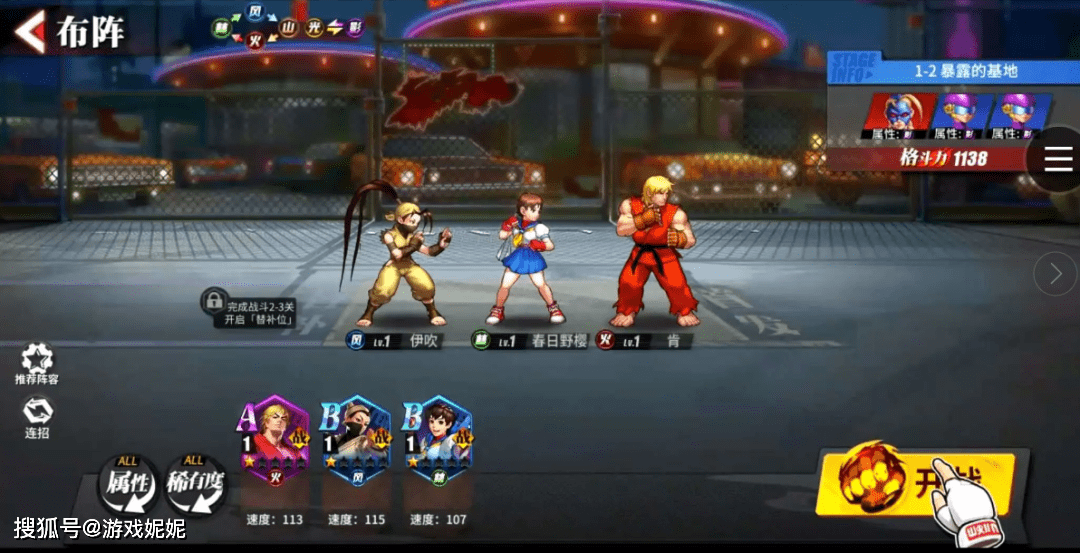Go back using the 布阵 back arrow
Image resolution: width=1080 pixels, height=553 pixels.
pyautogui.click(x=30, y=31)
